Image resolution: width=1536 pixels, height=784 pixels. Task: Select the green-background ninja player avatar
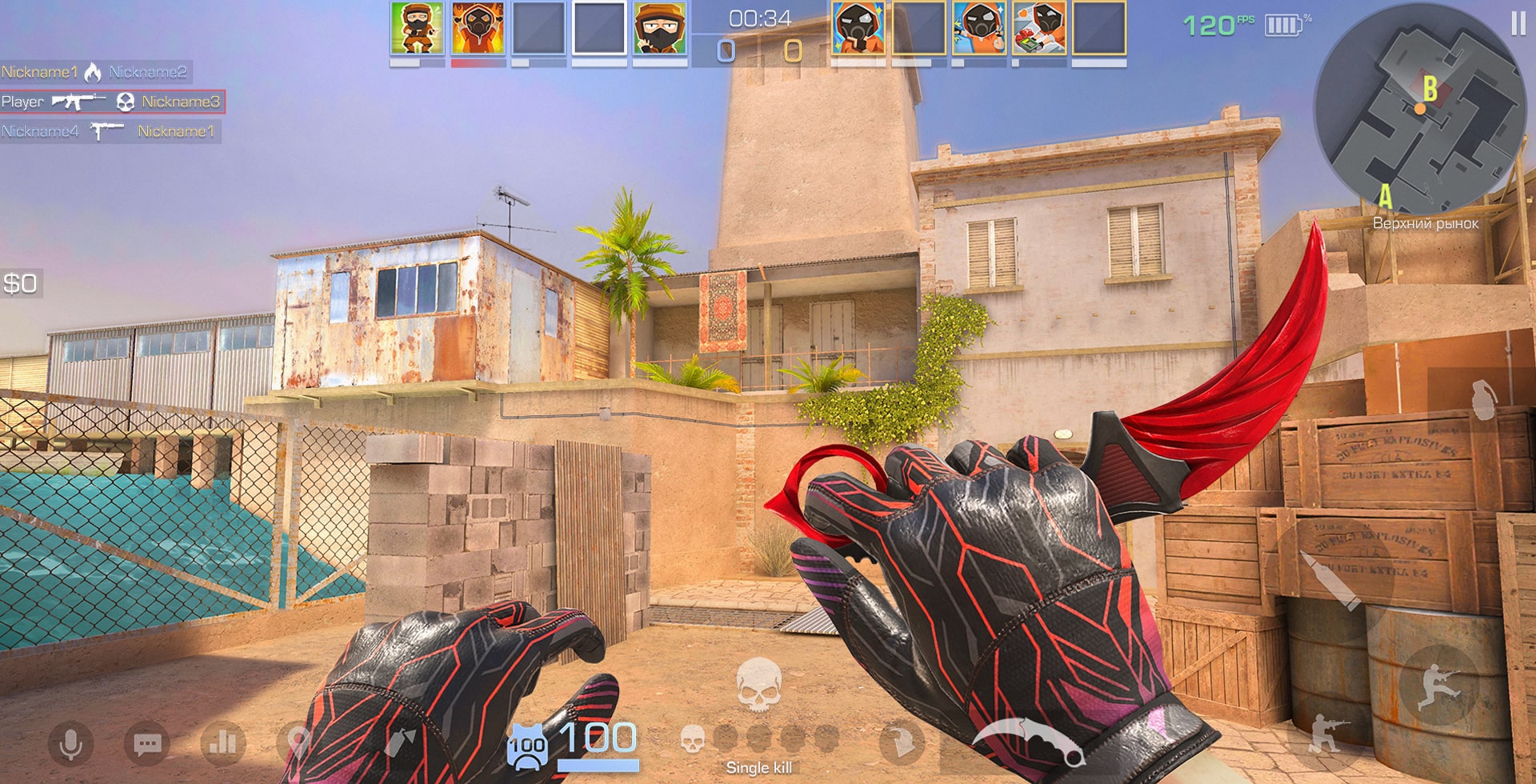(417, 29)
